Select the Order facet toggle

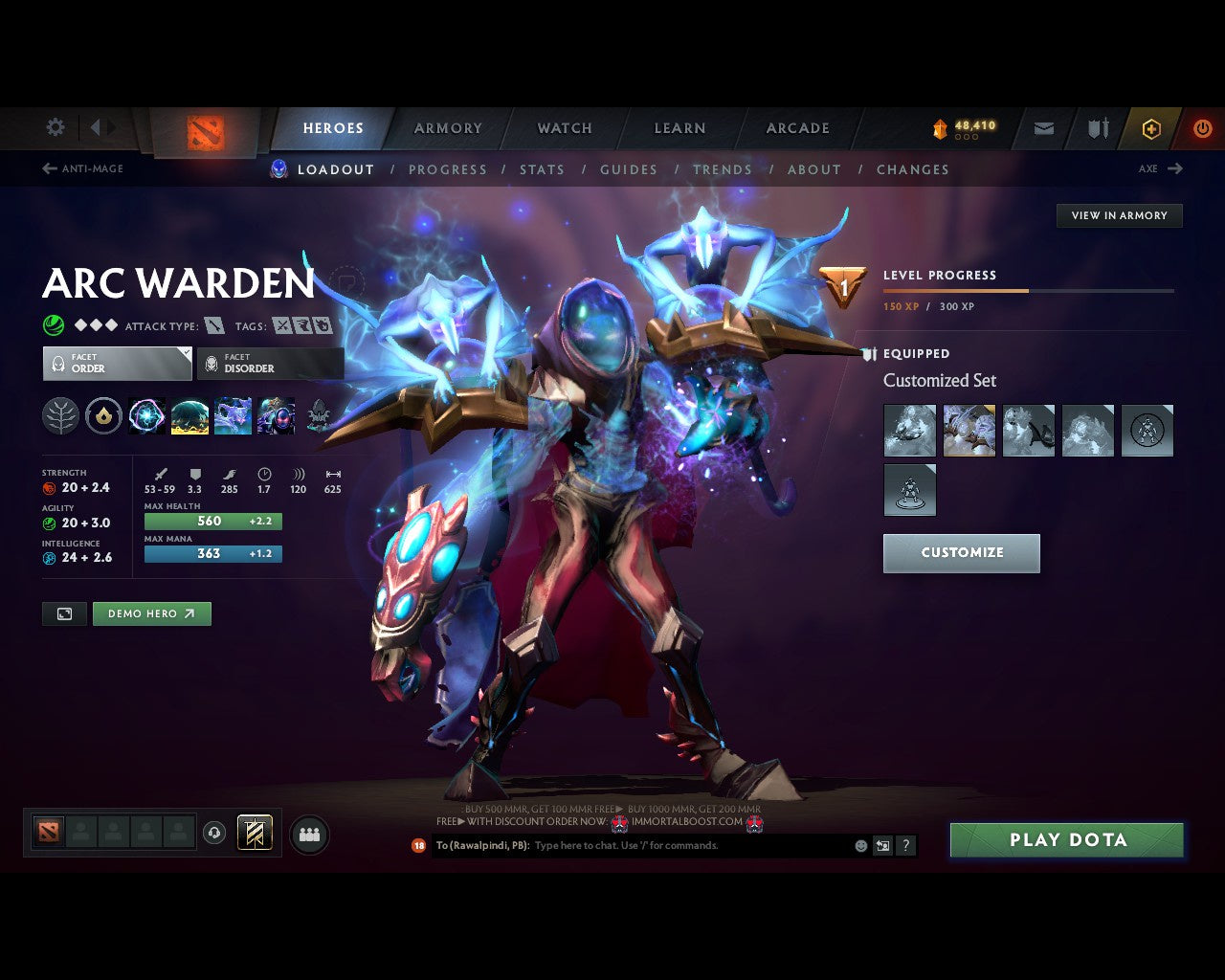click(117, 364)
